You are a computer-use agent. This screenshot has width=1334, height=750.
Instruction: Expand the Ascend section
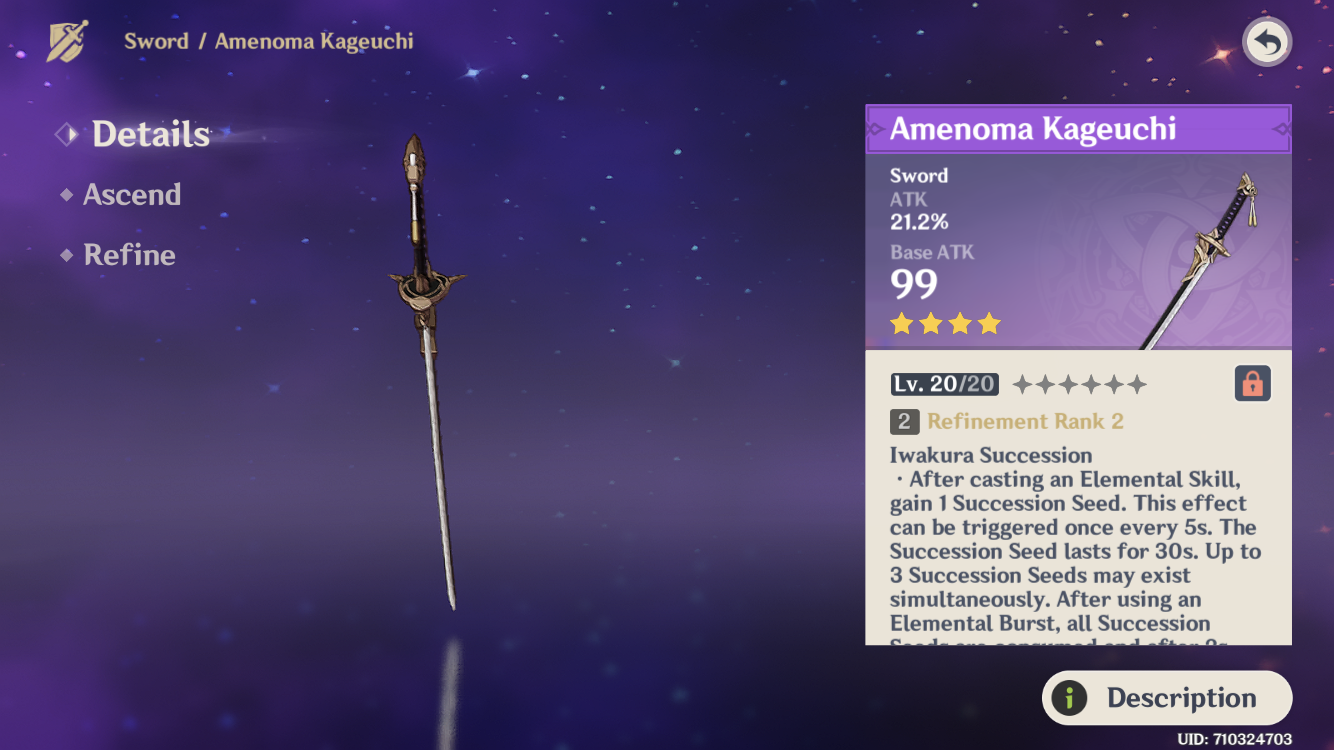tap(132, 195)
